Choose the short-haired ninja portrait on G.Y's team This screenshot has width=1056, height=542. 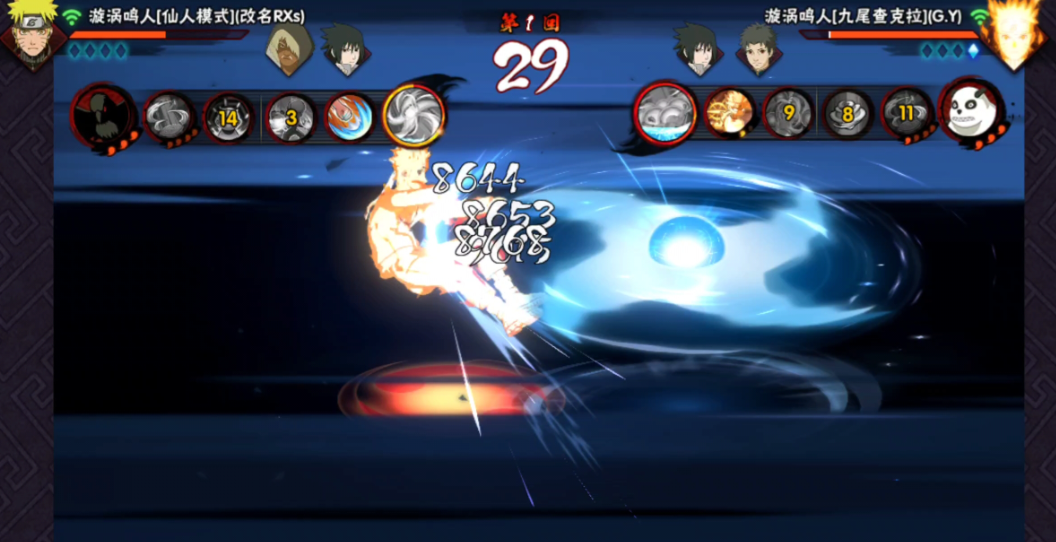coord(757,48)
